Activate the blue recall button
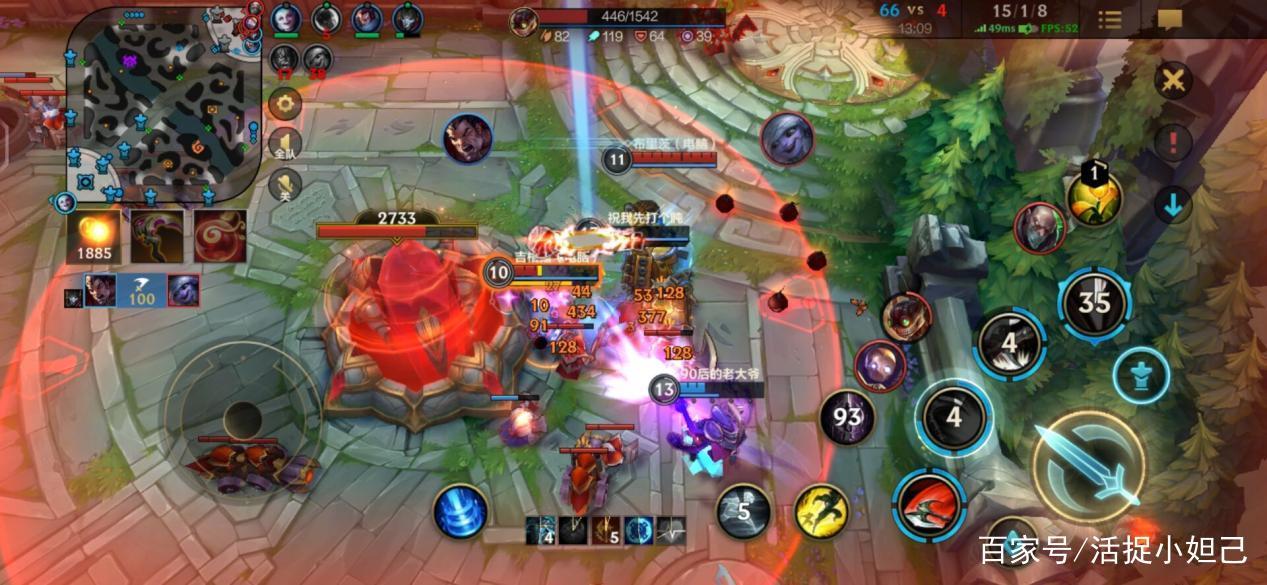Image resolution: width=1267 pixels, height=585 pixels. click(x=460, y=510)
